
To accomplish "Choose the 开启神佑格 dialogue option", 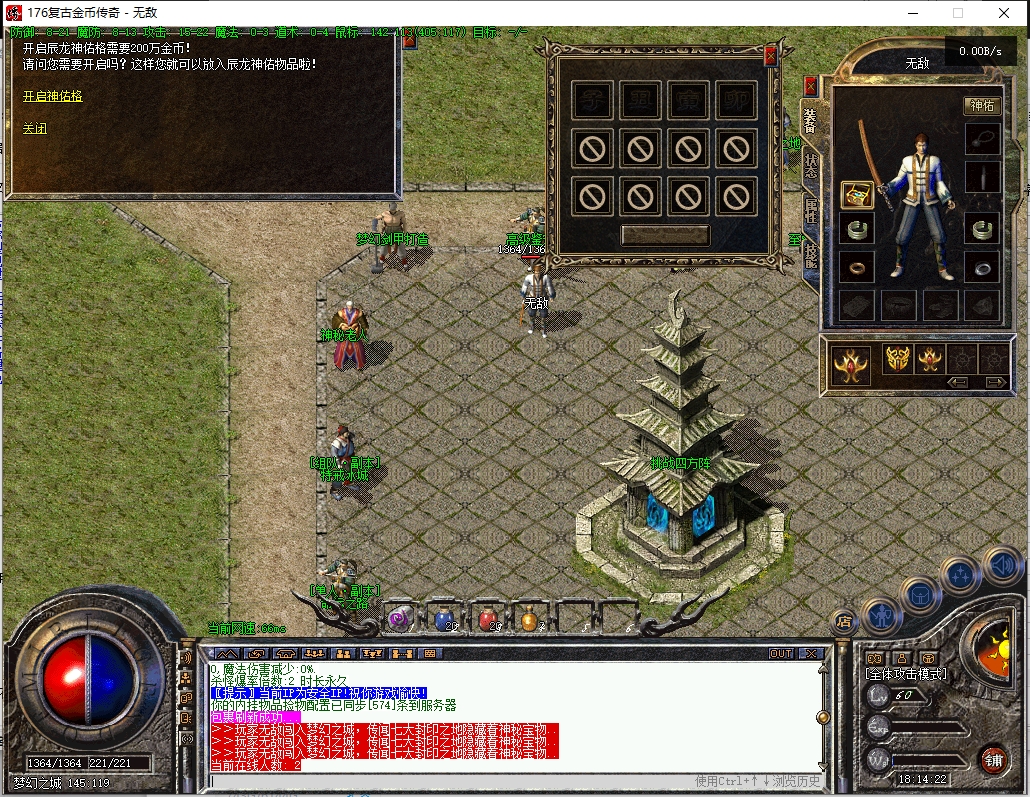I will coord(52,96).
